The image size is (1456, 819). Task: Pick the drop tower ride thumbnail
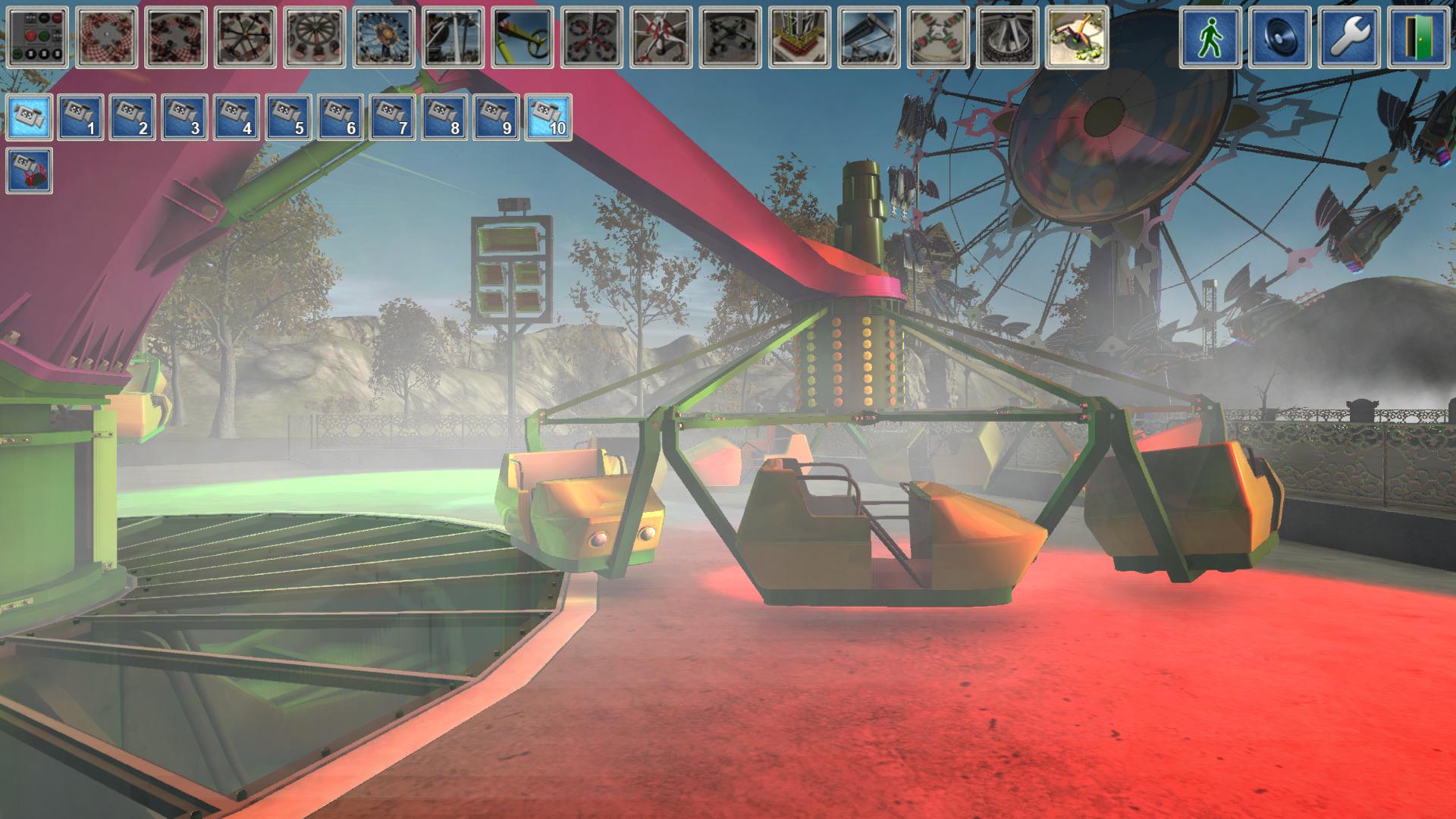pyautogui.click(x=799, y=38)
